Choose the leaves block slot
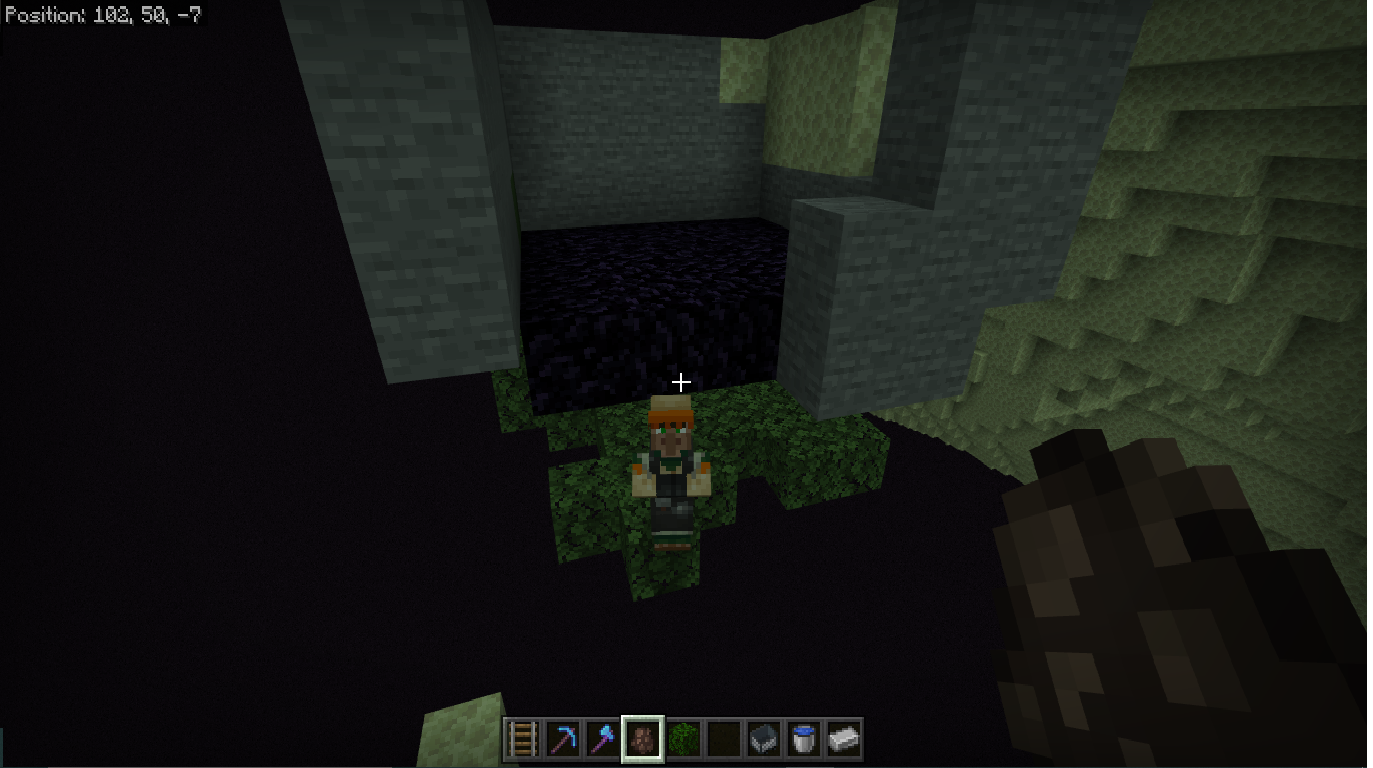 [682, 739]
